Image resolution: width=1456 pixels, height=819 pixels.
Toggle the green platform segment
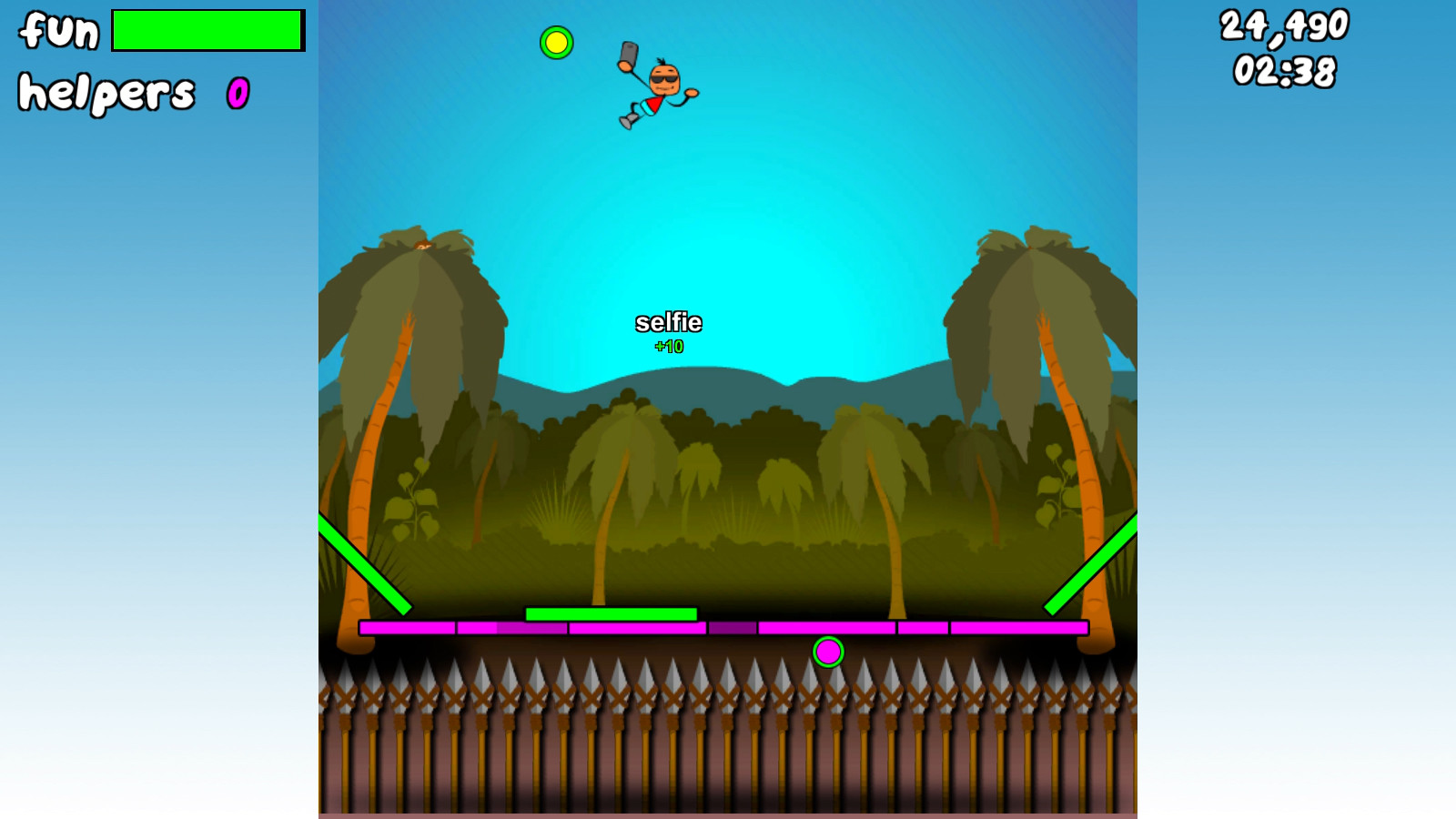pyautogui.click(x=612, y=614)
